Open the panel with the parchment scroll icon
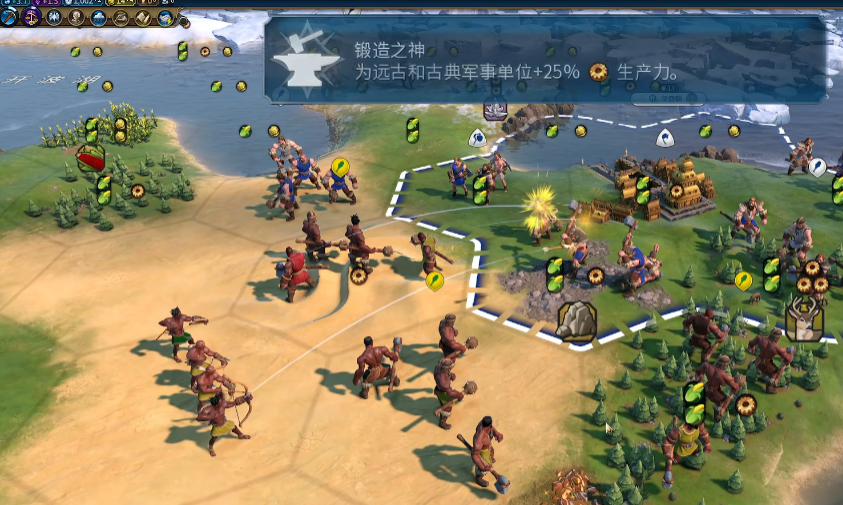This screenshot has width=843, height=505. (143, 17)
